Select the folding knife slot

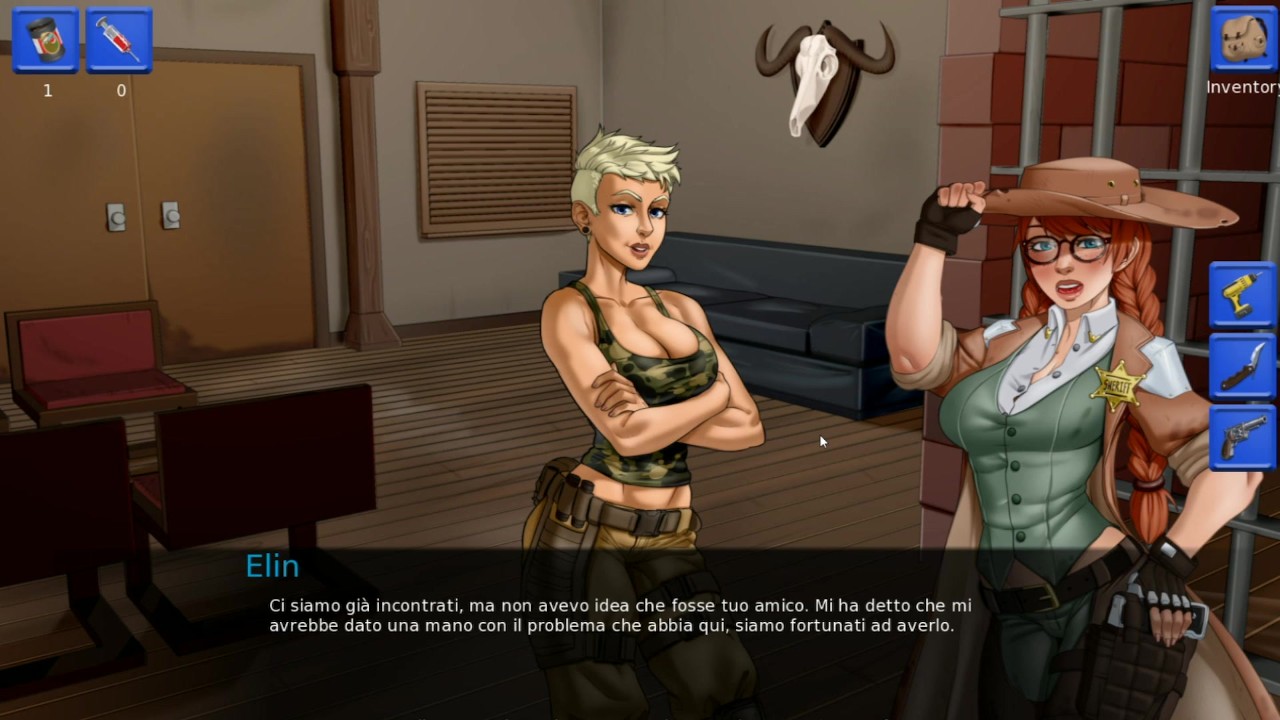pos(1242,367)
